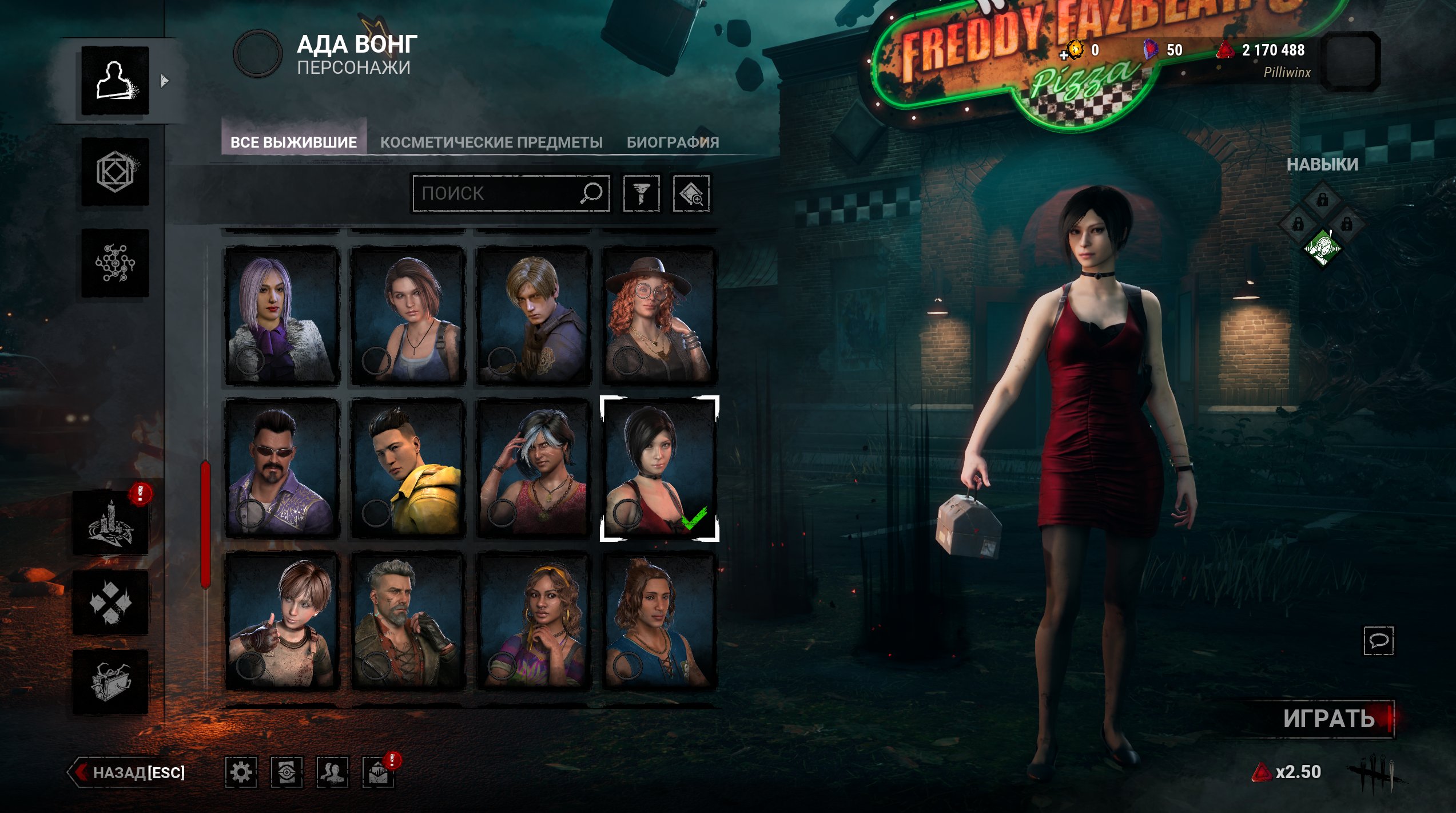Screen dimensions: 1456x813
Task: Pick the survivor in the yellow jacket
Action: click(407, 468)
